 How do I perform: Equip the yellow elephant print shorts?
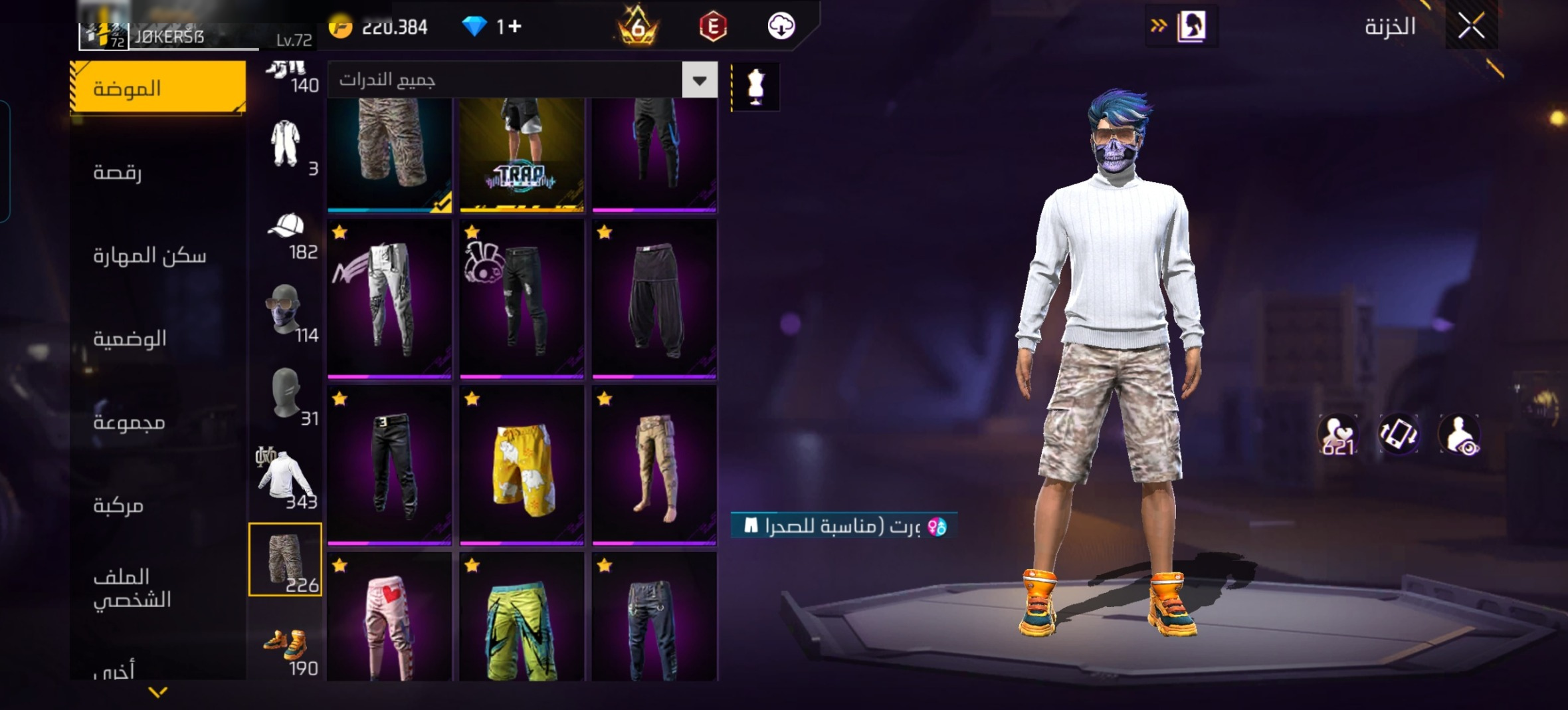[522, 466]
